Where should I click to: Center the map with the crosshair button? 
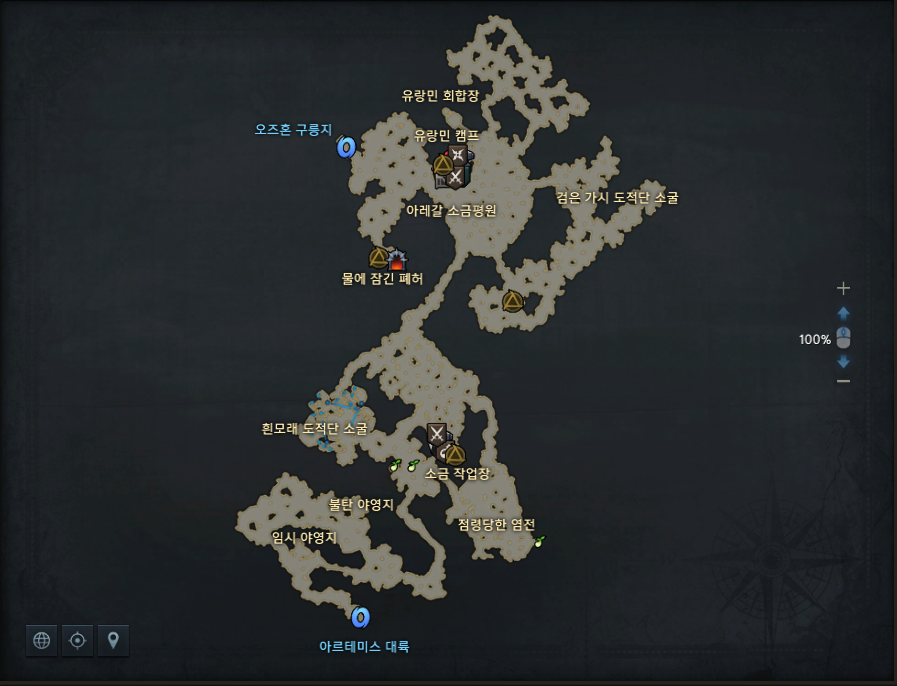[78, 641]
